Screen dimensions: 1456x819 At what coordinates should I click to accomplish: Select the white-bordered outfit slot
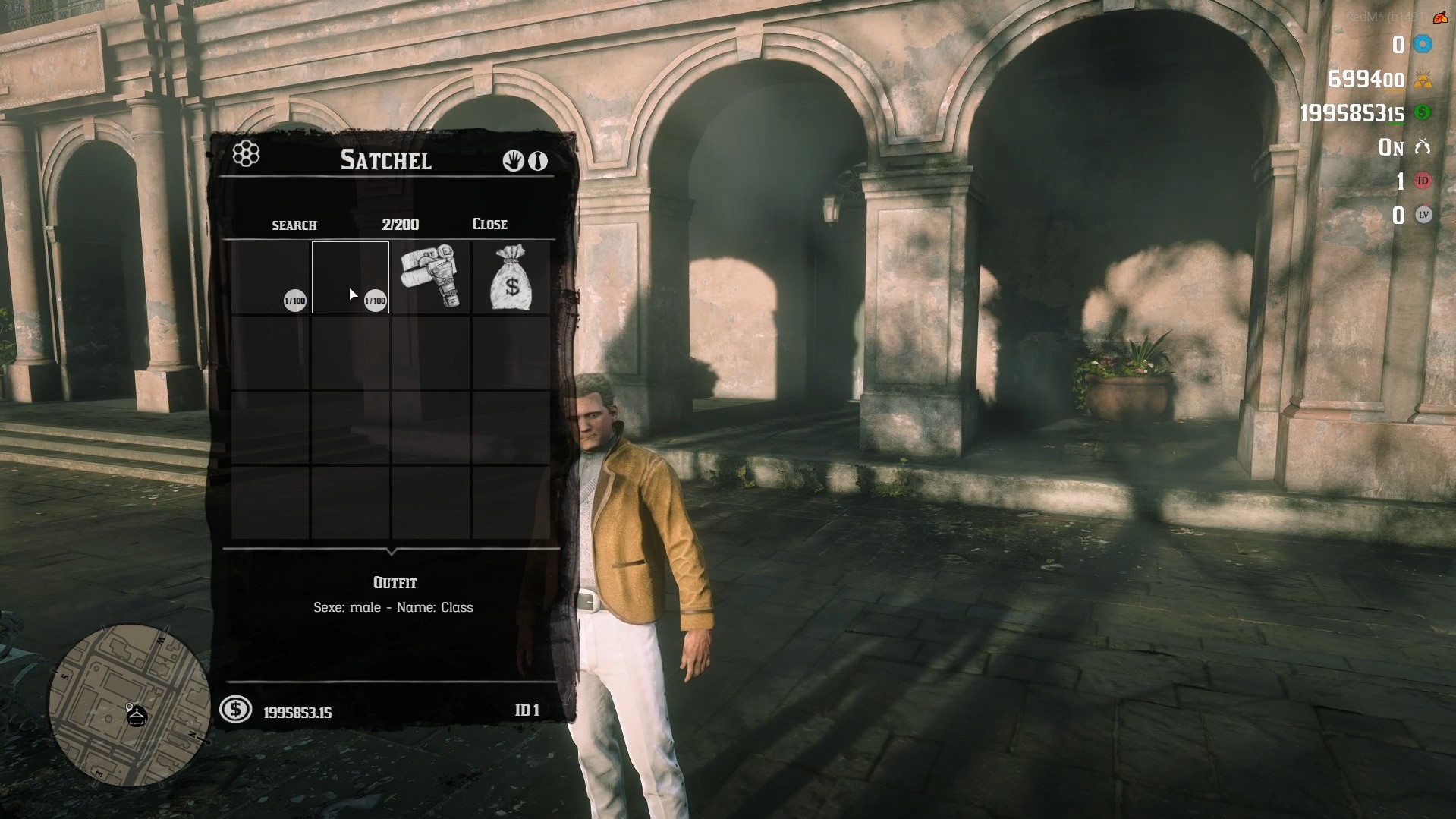(x=351, y=277)
